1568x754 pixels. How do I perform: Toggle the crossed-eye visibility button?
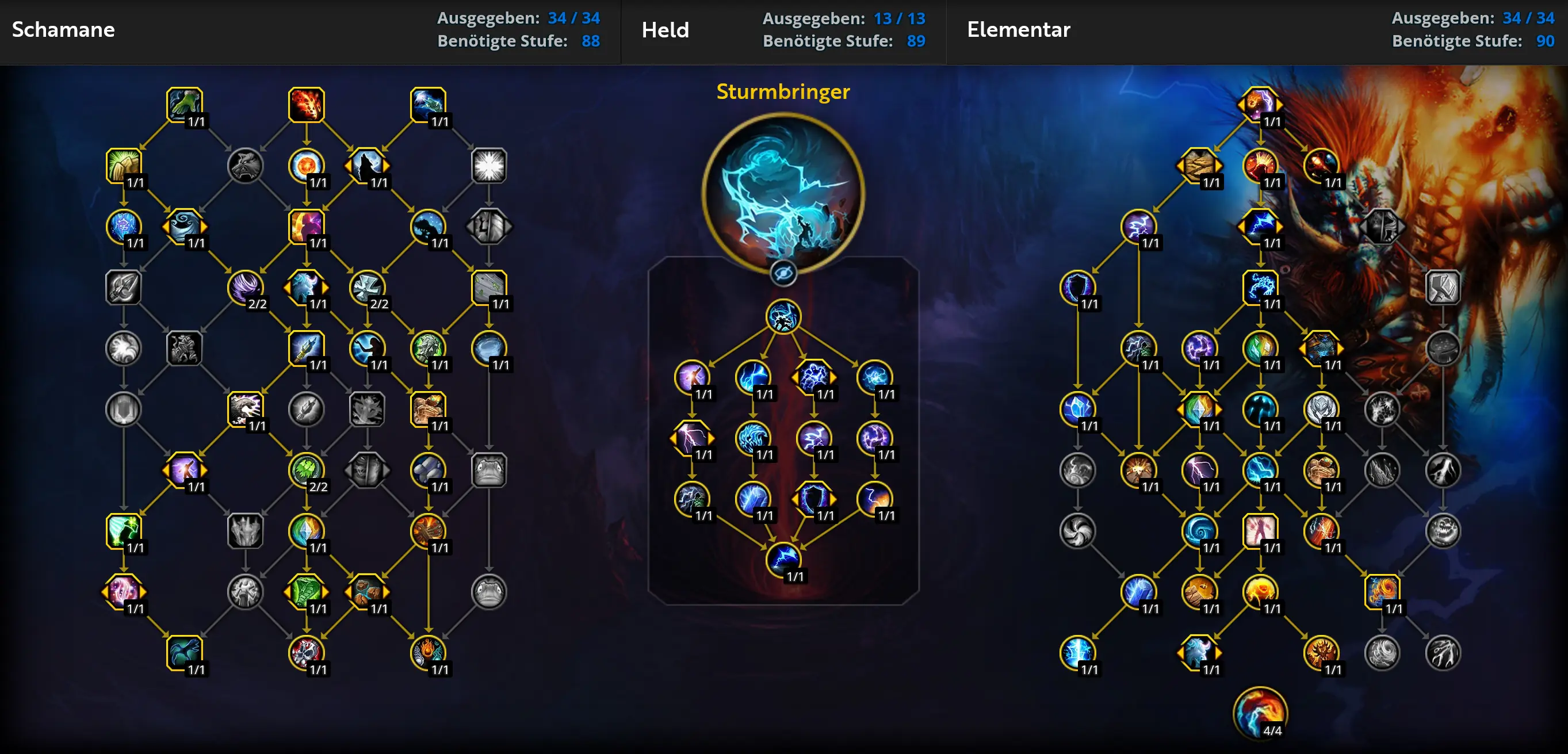click(x=783, y=273)
